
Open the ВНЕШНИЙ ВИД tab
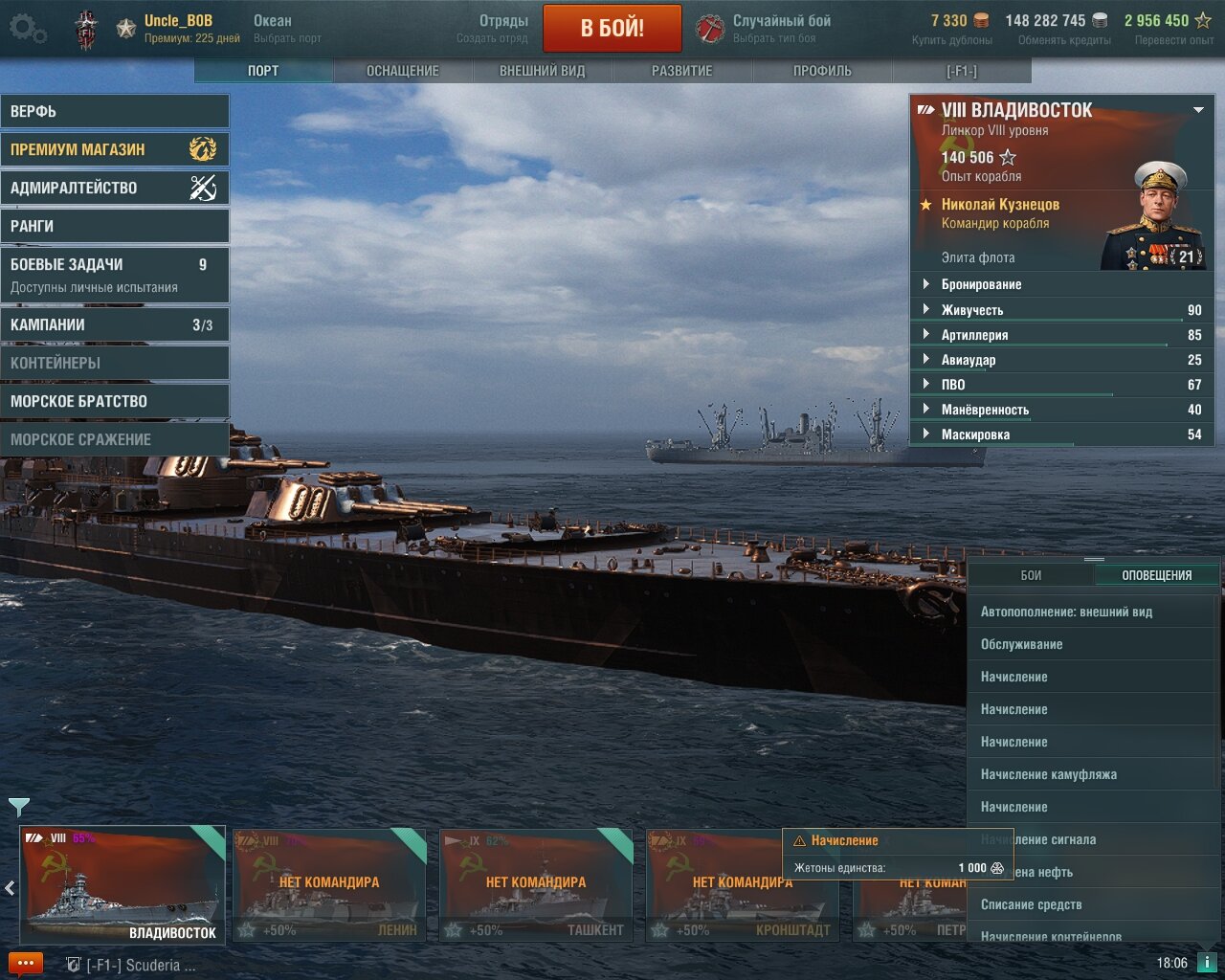542,71
